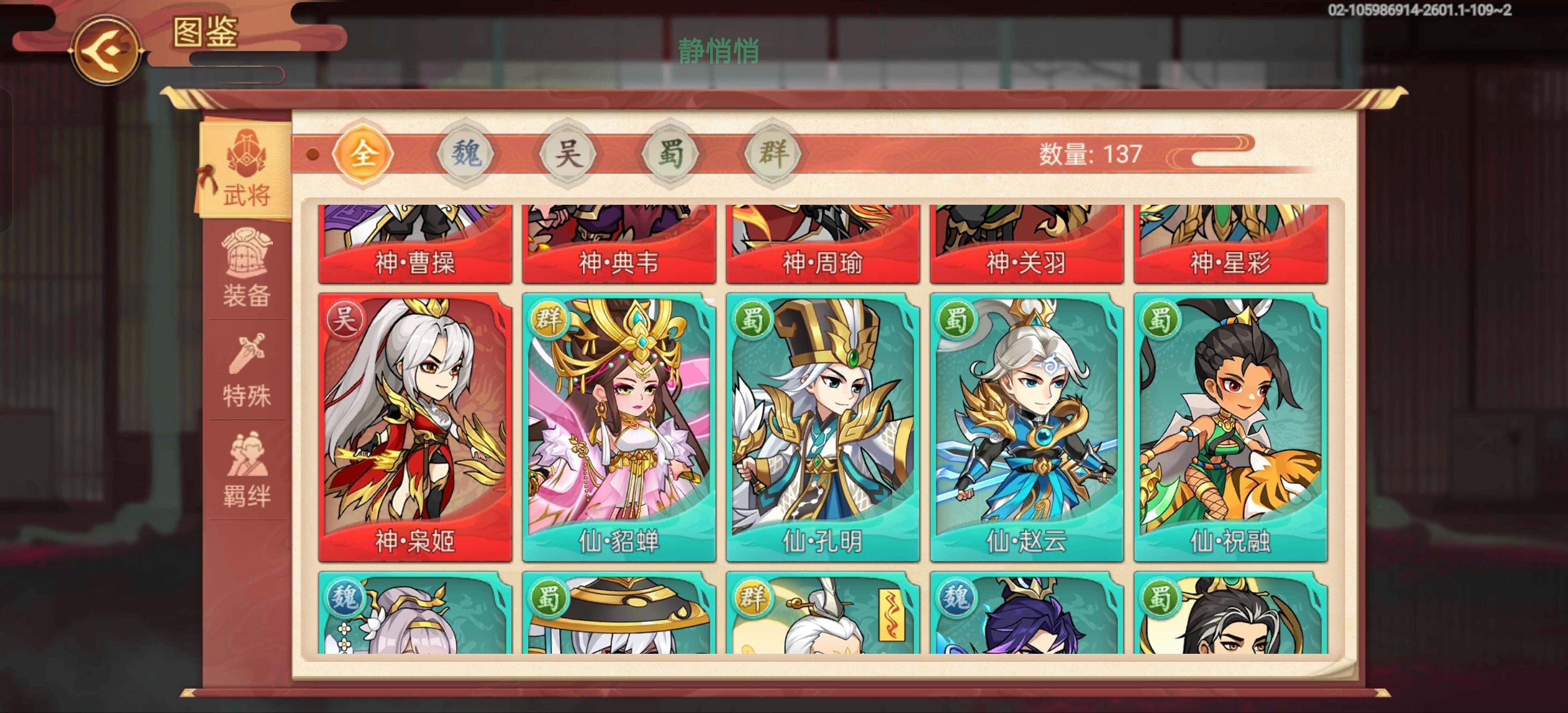
Task: Click the 数量: 137 counter text
Action: (1090, 155)
